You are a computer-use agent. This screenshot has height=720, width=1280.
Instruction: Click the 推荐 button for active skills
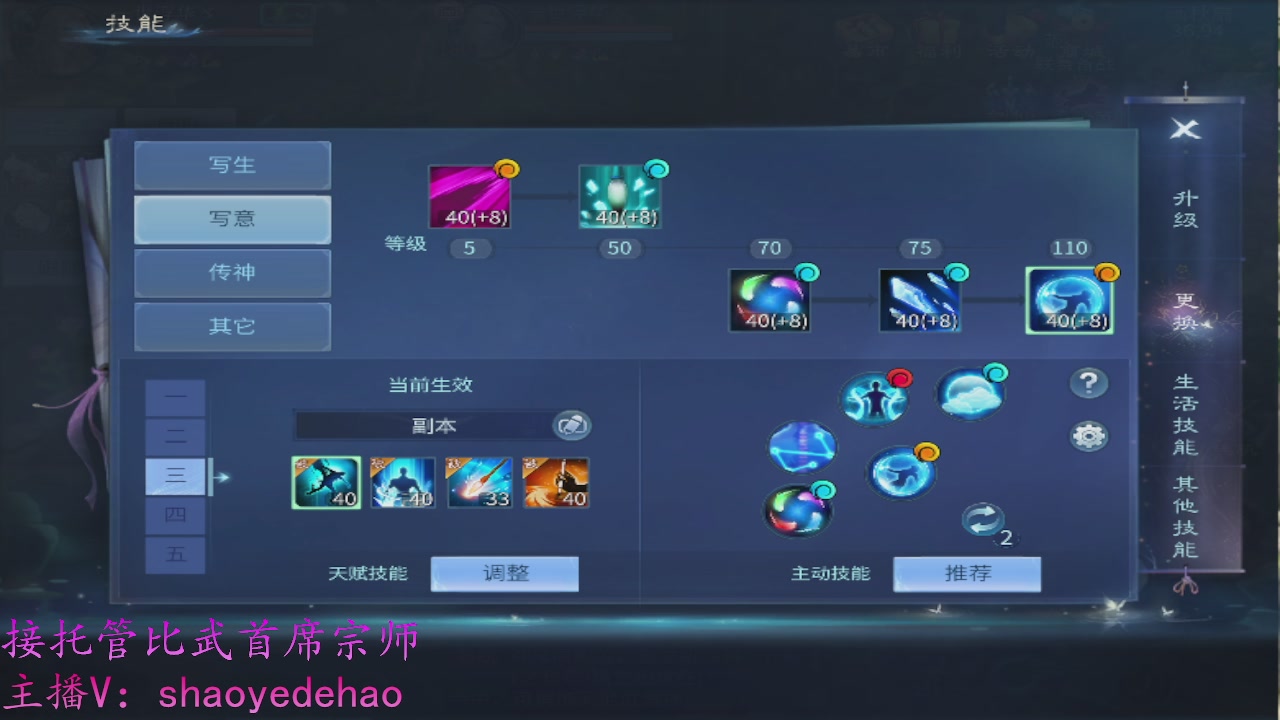click(966, 573)
